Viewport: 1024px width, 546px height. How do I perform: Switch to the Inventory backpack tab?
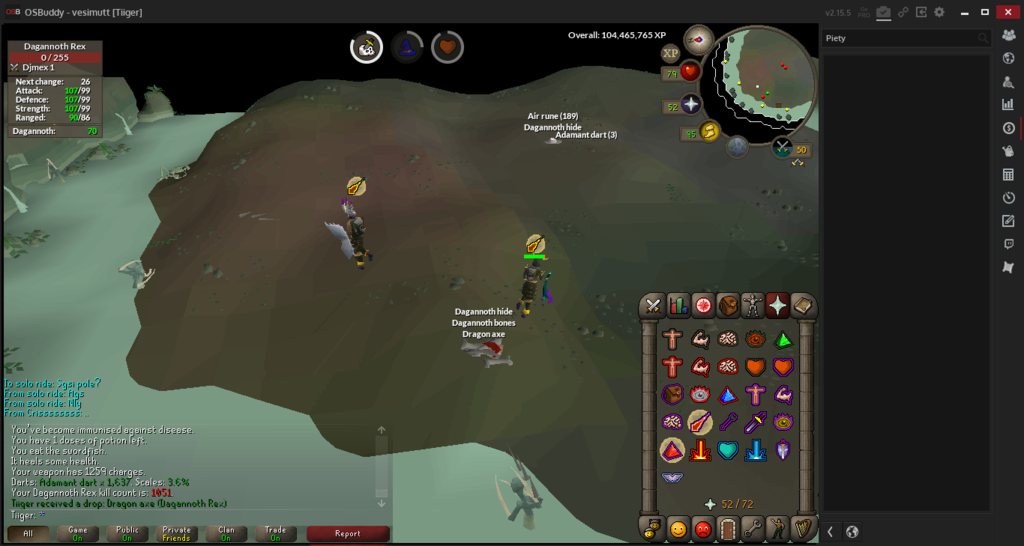click(728, 305)
